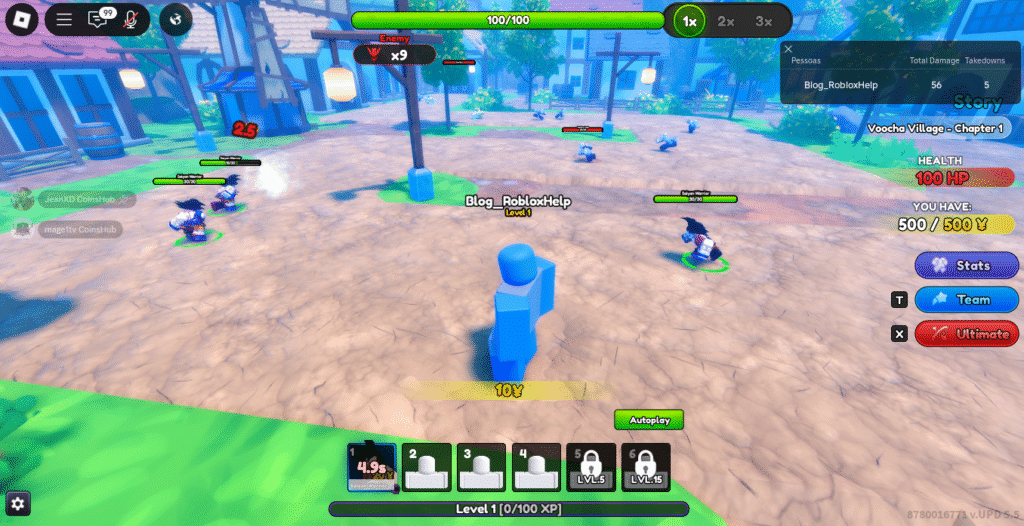Image resolution: width=1024 pixels, height=526 pixels.
Task: Open the Stats panel
Action: (967, 266)
